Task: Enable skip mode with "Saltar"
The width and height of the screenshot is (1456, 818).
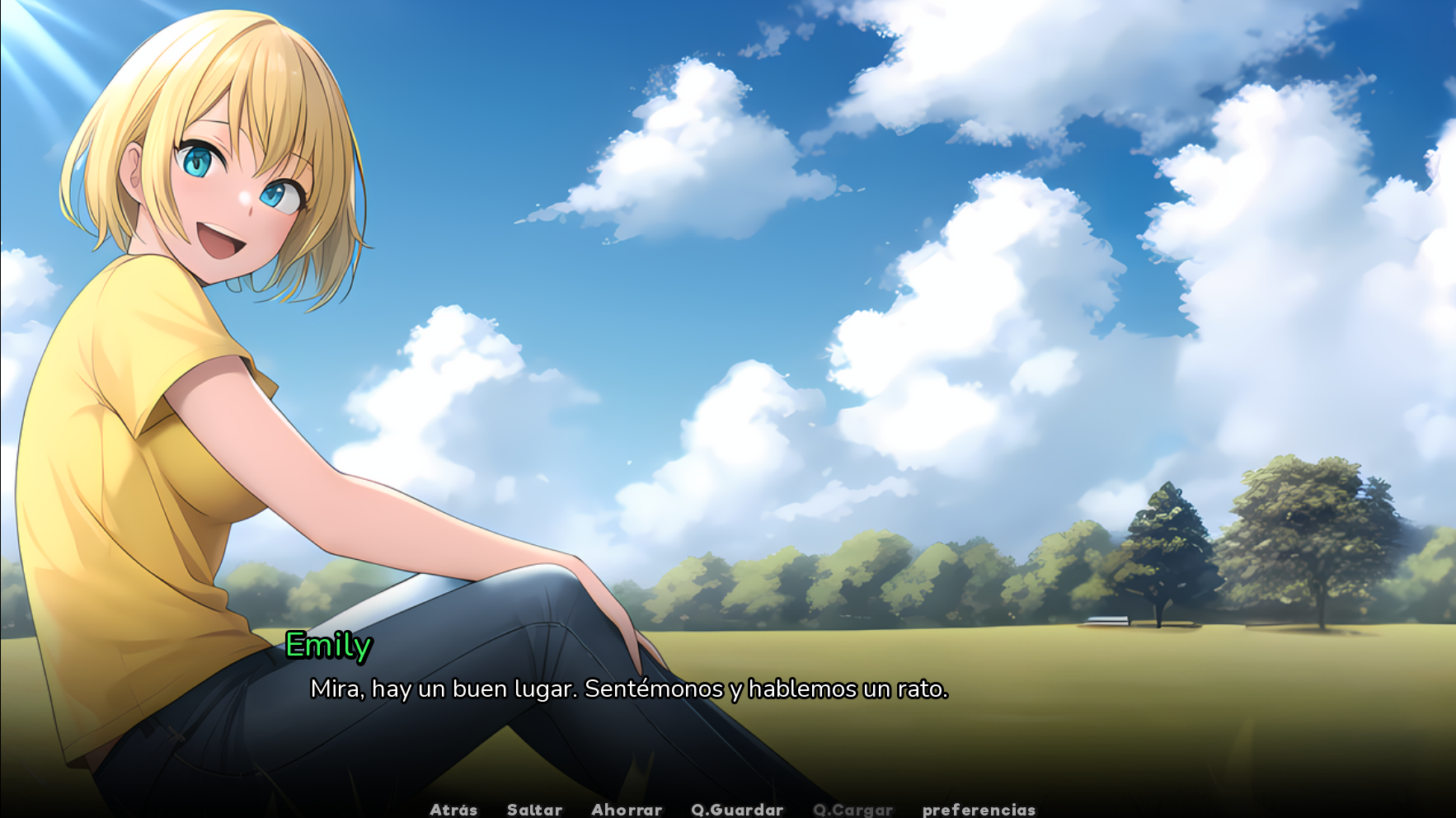Action: pyautogui.click(x=535, y=810)
